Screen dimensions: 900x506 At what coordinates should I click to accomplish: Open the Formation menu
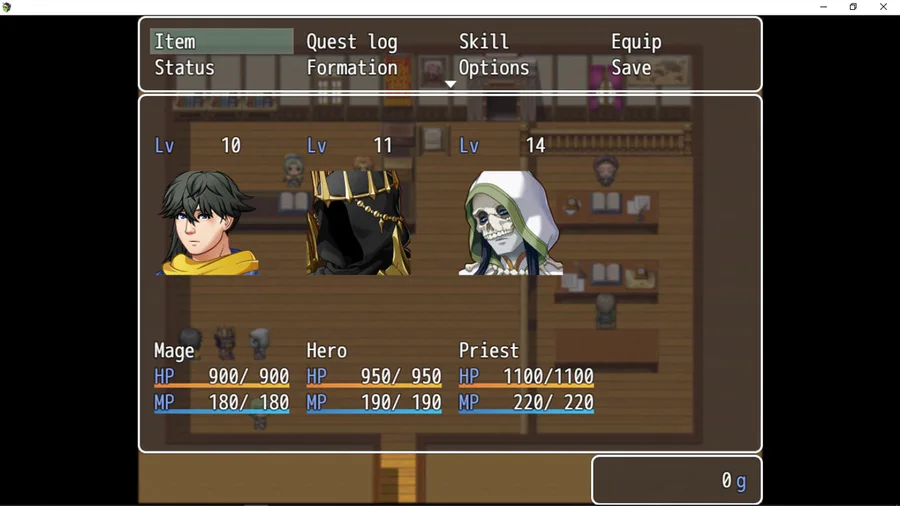pyautogui.click(x=352, y=68)
